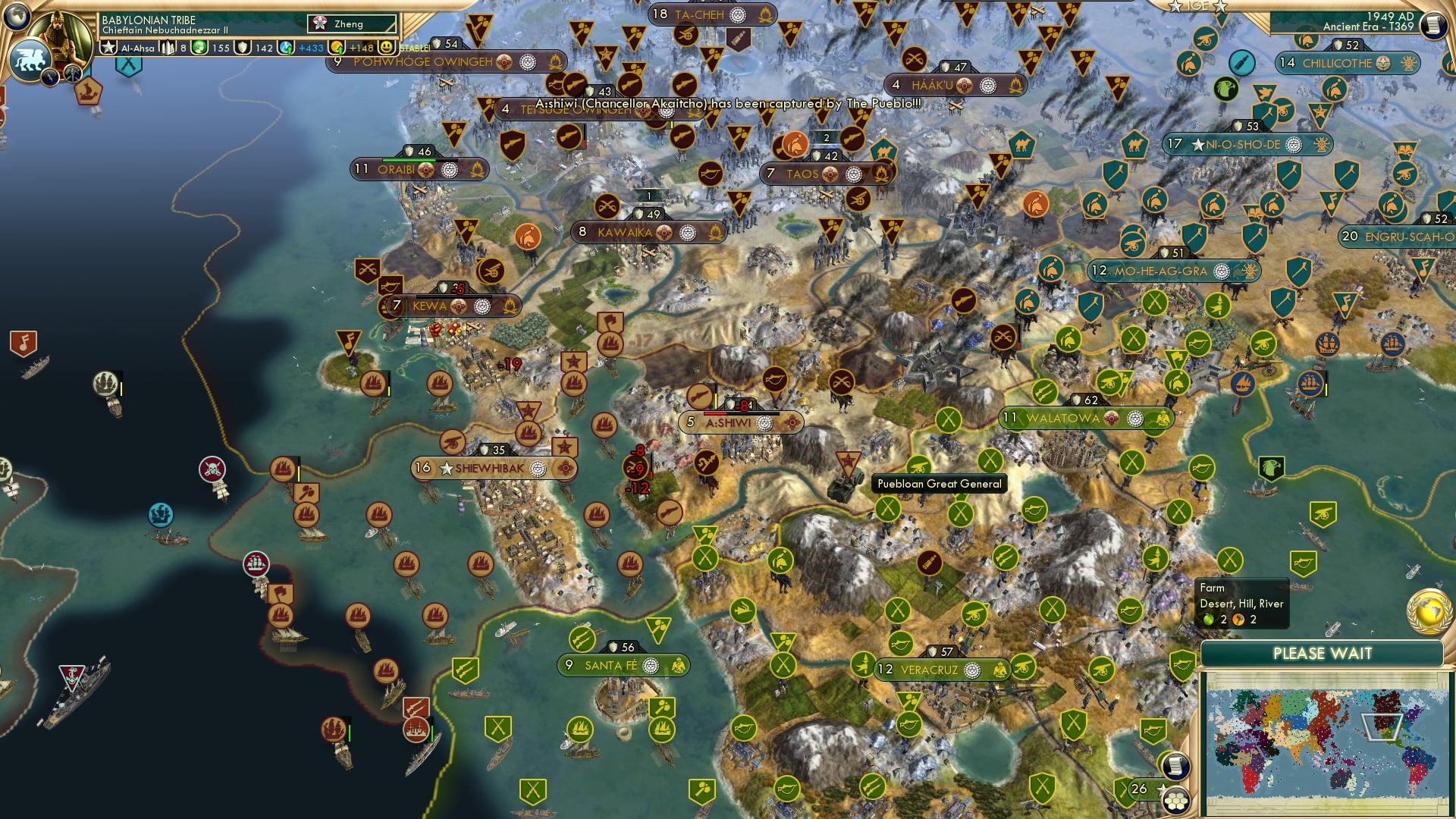Show the science output +433 icon
The image size is (1456, 819).
point(287,48)
